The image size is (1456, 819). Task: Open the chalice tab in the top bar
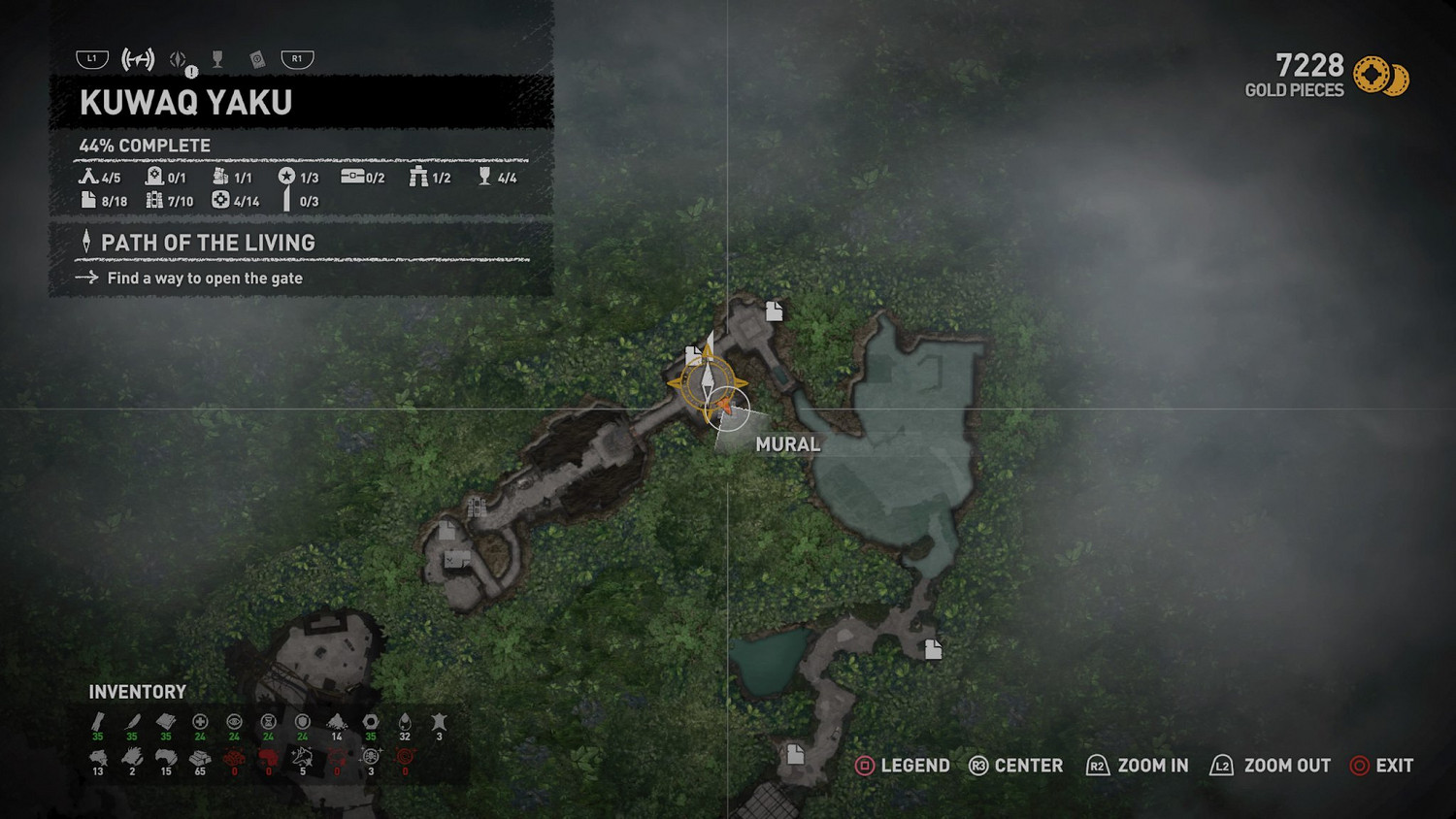(x=217, y=60)
